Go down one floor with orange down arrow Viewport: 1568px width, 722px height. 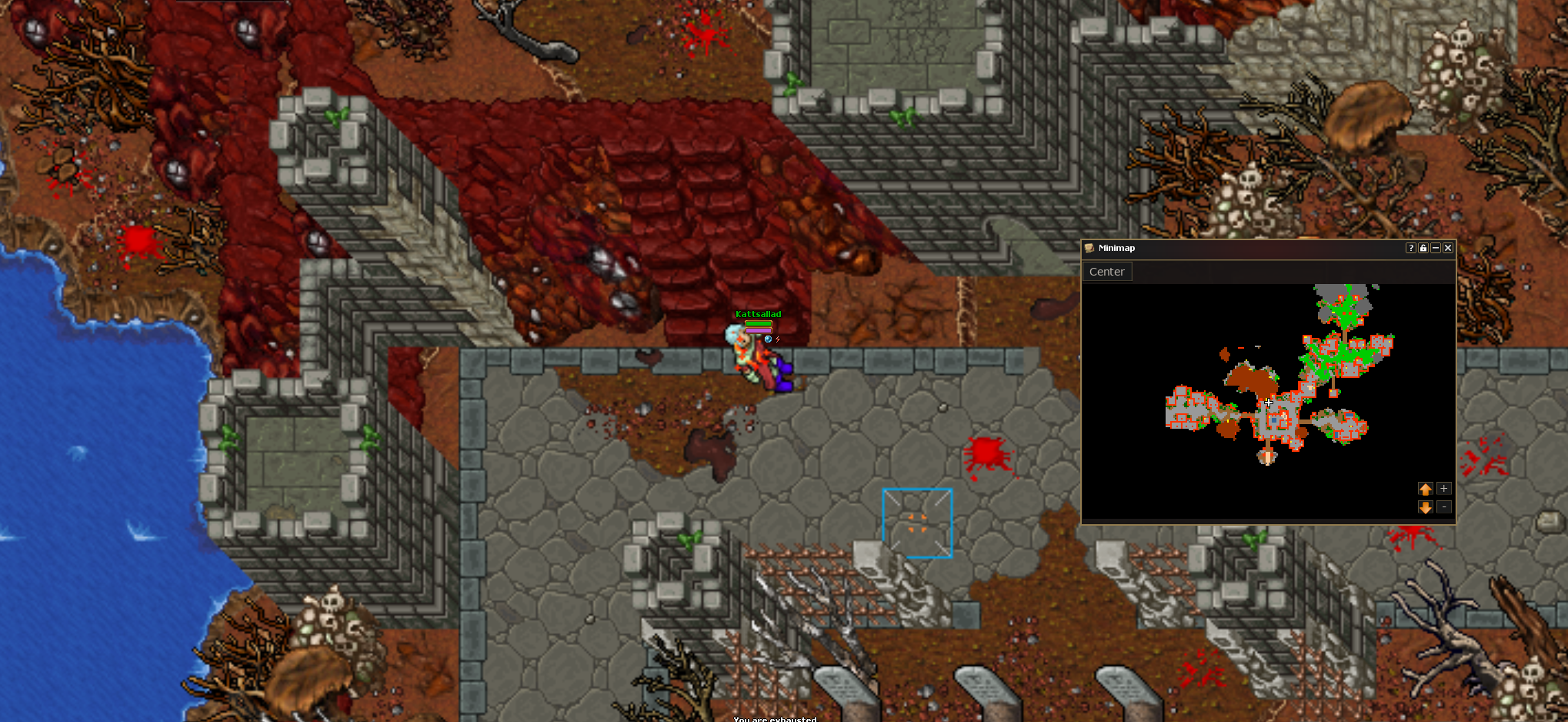[x=1425, y=507]
